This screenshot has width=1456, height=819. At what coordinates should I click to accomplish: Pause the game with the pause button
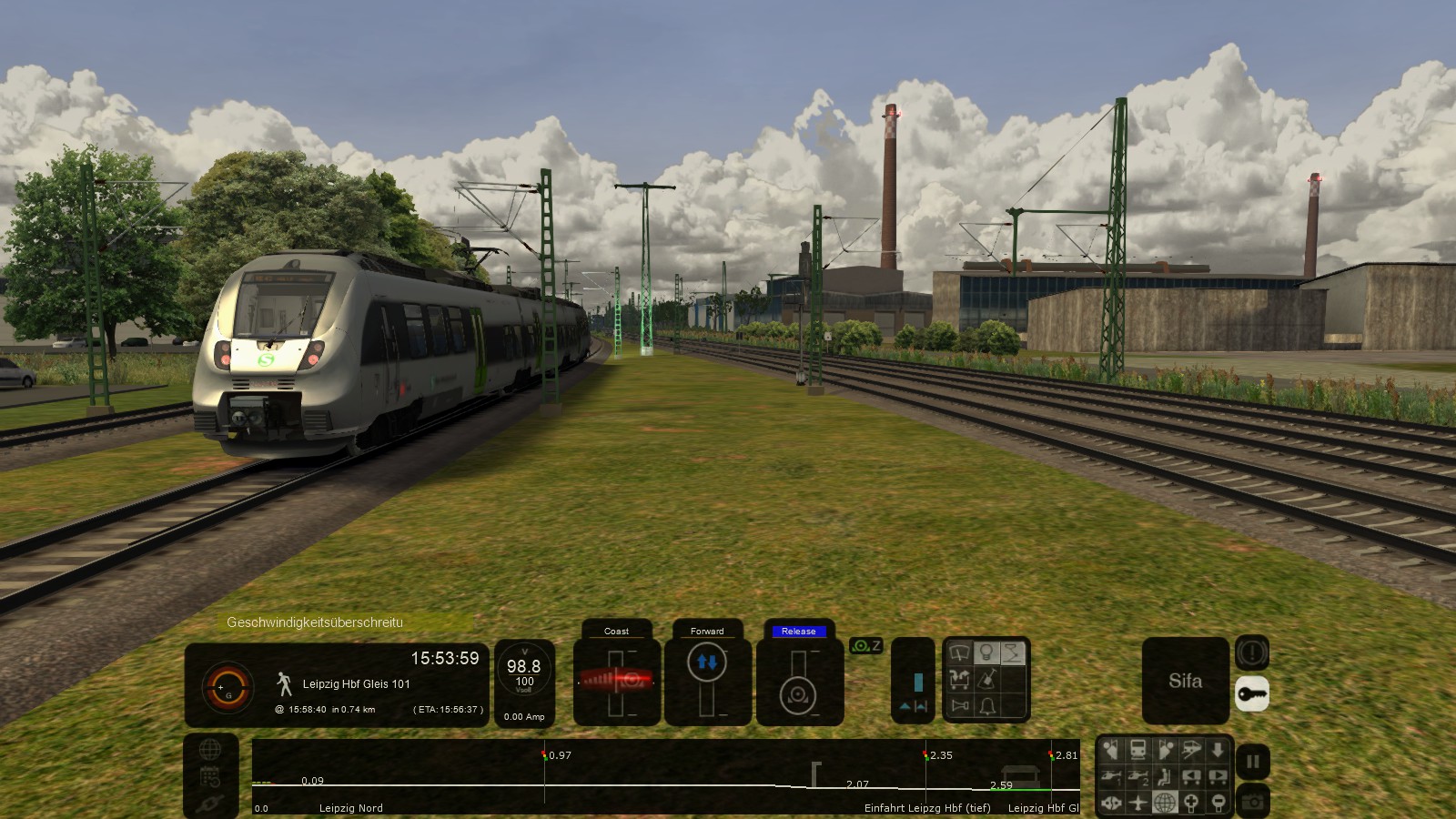click(1252, 762)
